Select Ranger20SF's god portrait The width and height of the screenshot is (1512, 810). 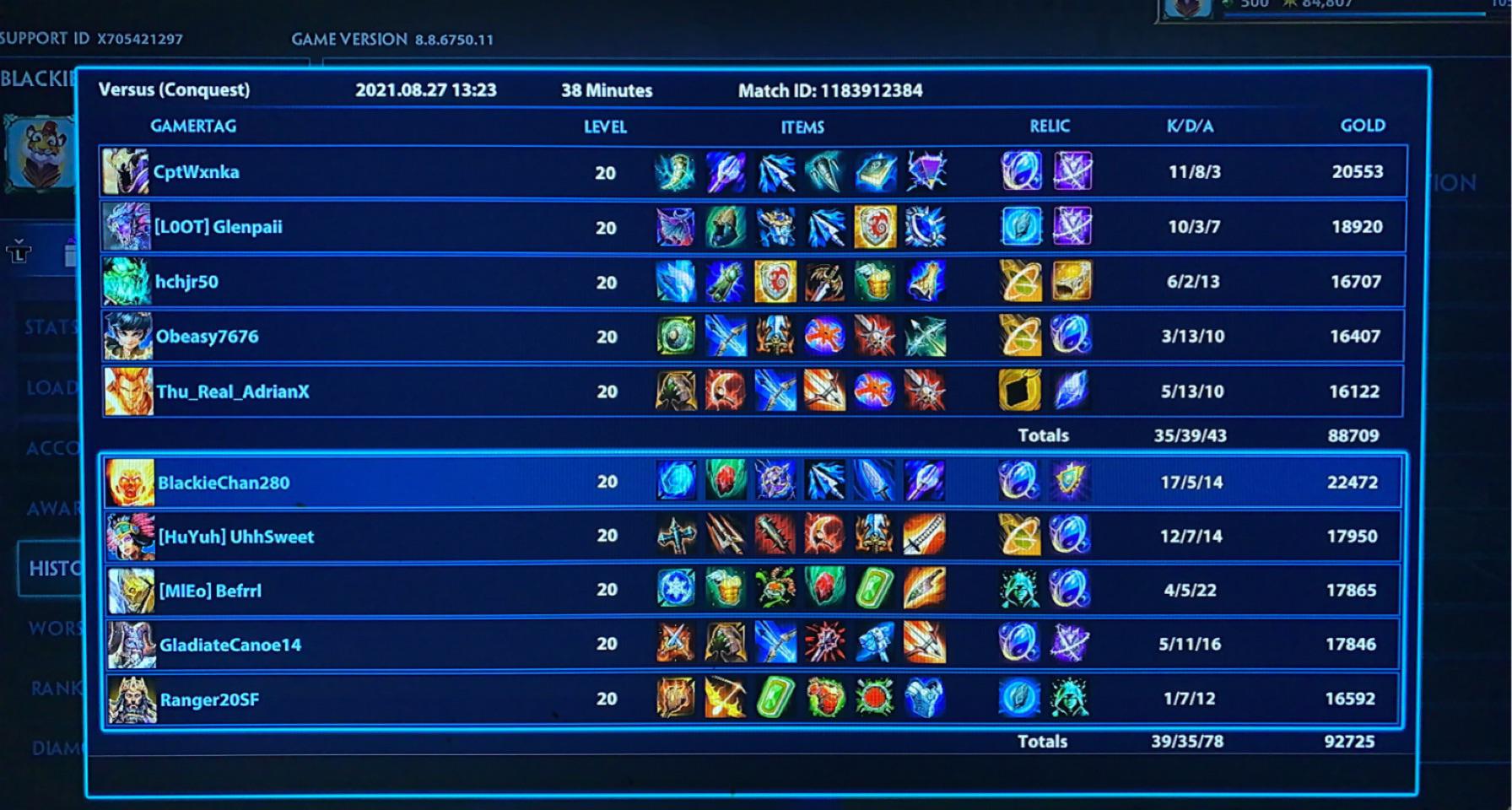coord(131,699)
